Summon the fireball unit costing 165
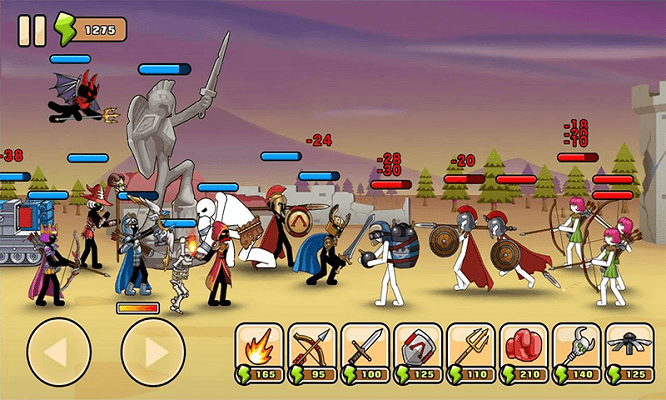Image resolution: width=666 pixels, height=400 pixels. point(259,354)
